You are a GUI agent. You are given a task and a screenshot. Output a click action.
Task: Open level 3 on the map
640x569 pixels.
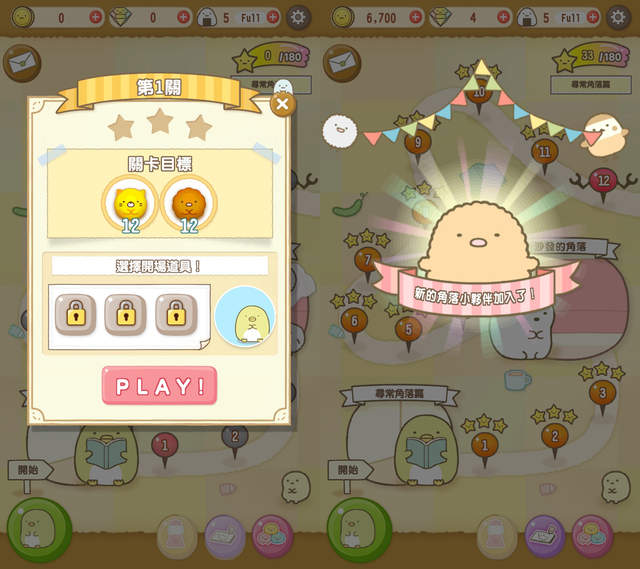pyautogui.click(x=601, y=392)
